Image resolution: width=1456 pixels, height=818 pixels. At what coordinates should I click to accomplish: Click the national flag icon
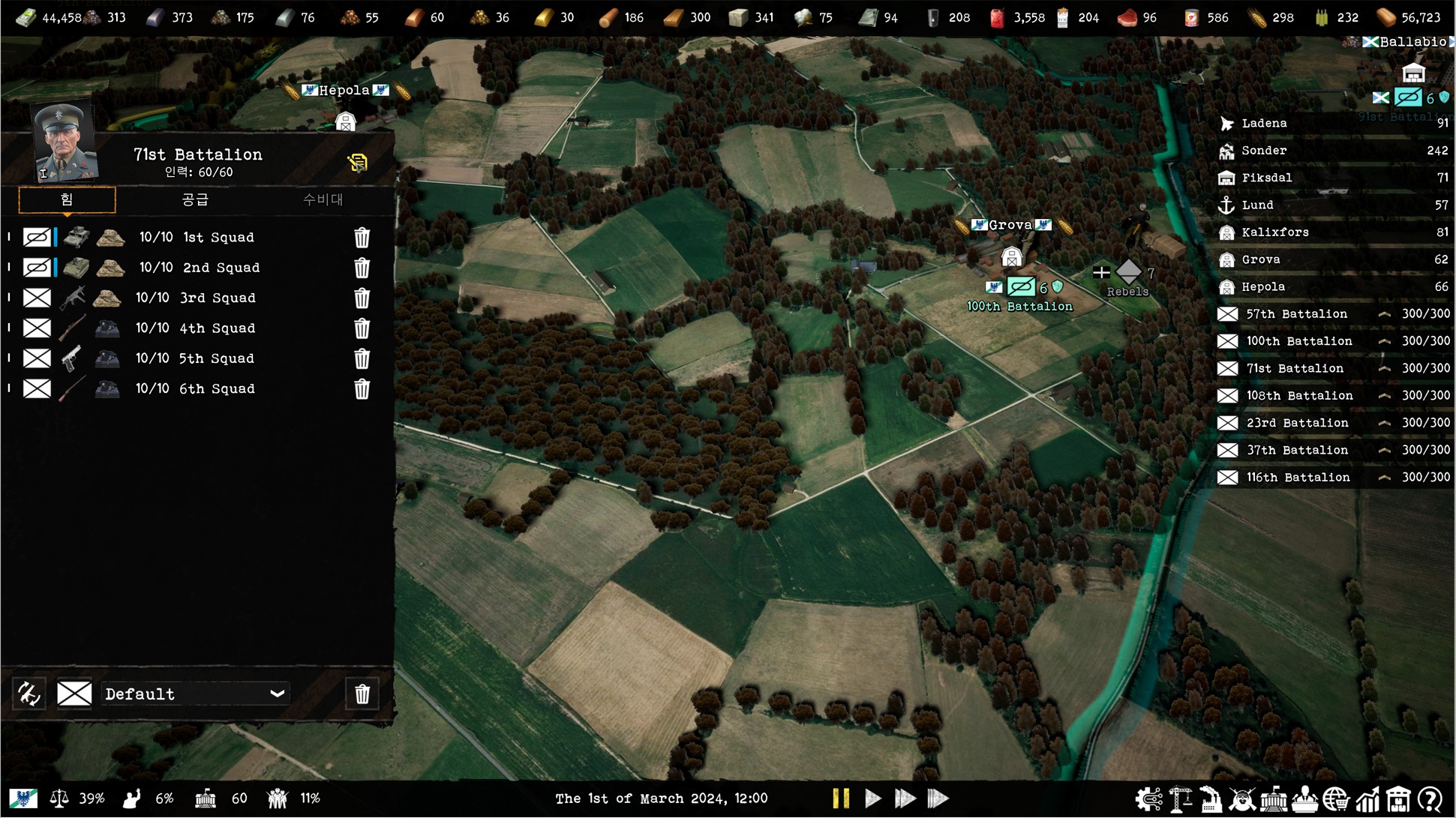[x=23, y=799]
